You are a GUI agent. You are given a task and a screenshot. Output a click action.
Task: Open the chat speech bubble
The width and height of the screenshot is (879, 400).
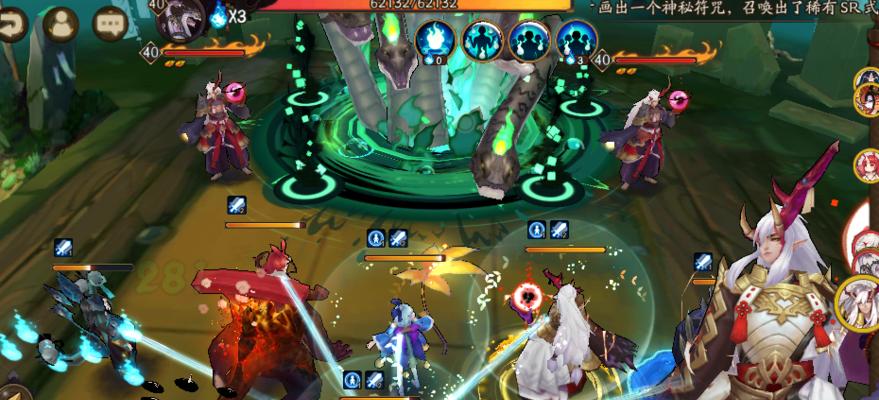110,23
